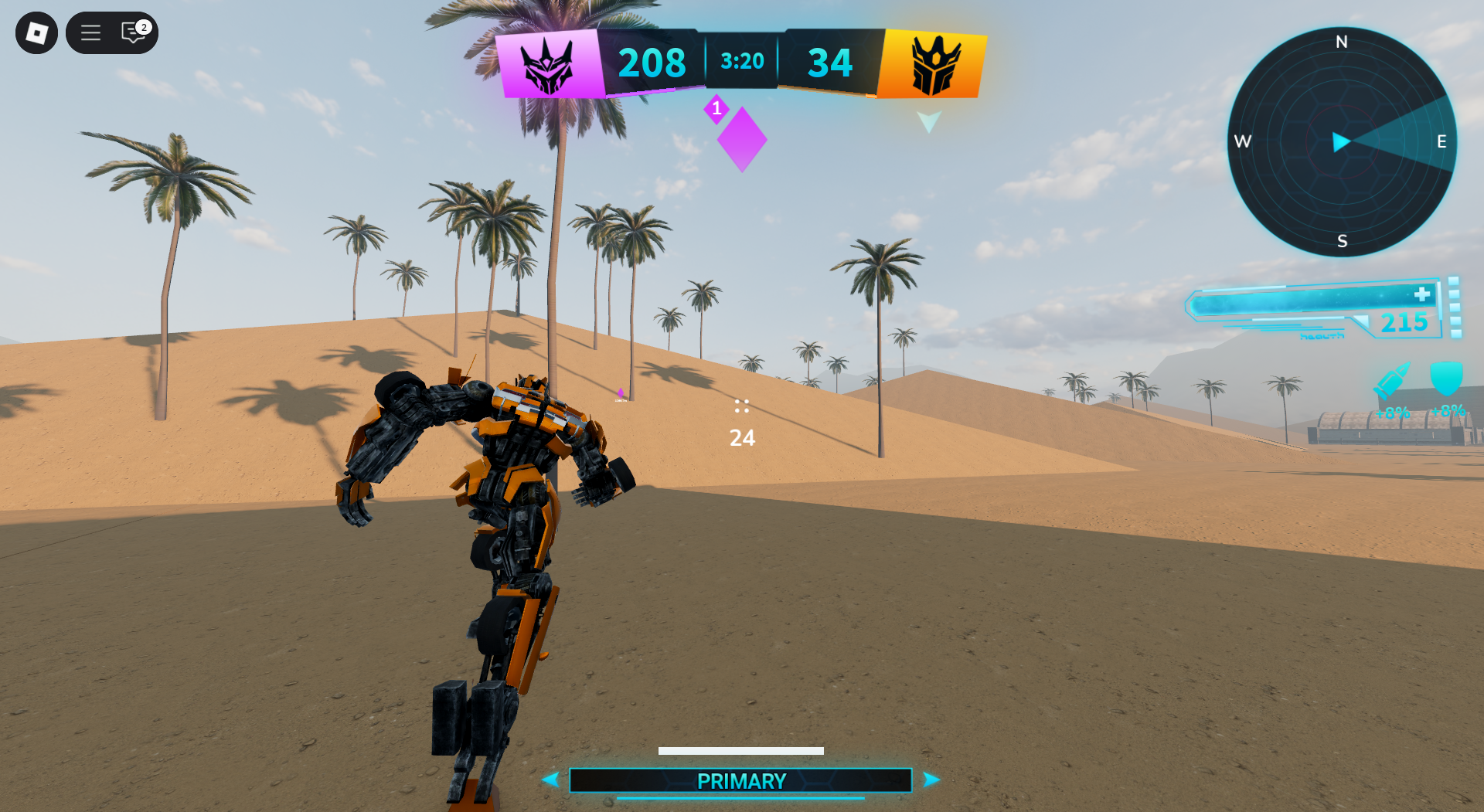The height and width of the screenshot is (812, 1484).
Task: Open the hamburger menu
Action: point(90,33)
